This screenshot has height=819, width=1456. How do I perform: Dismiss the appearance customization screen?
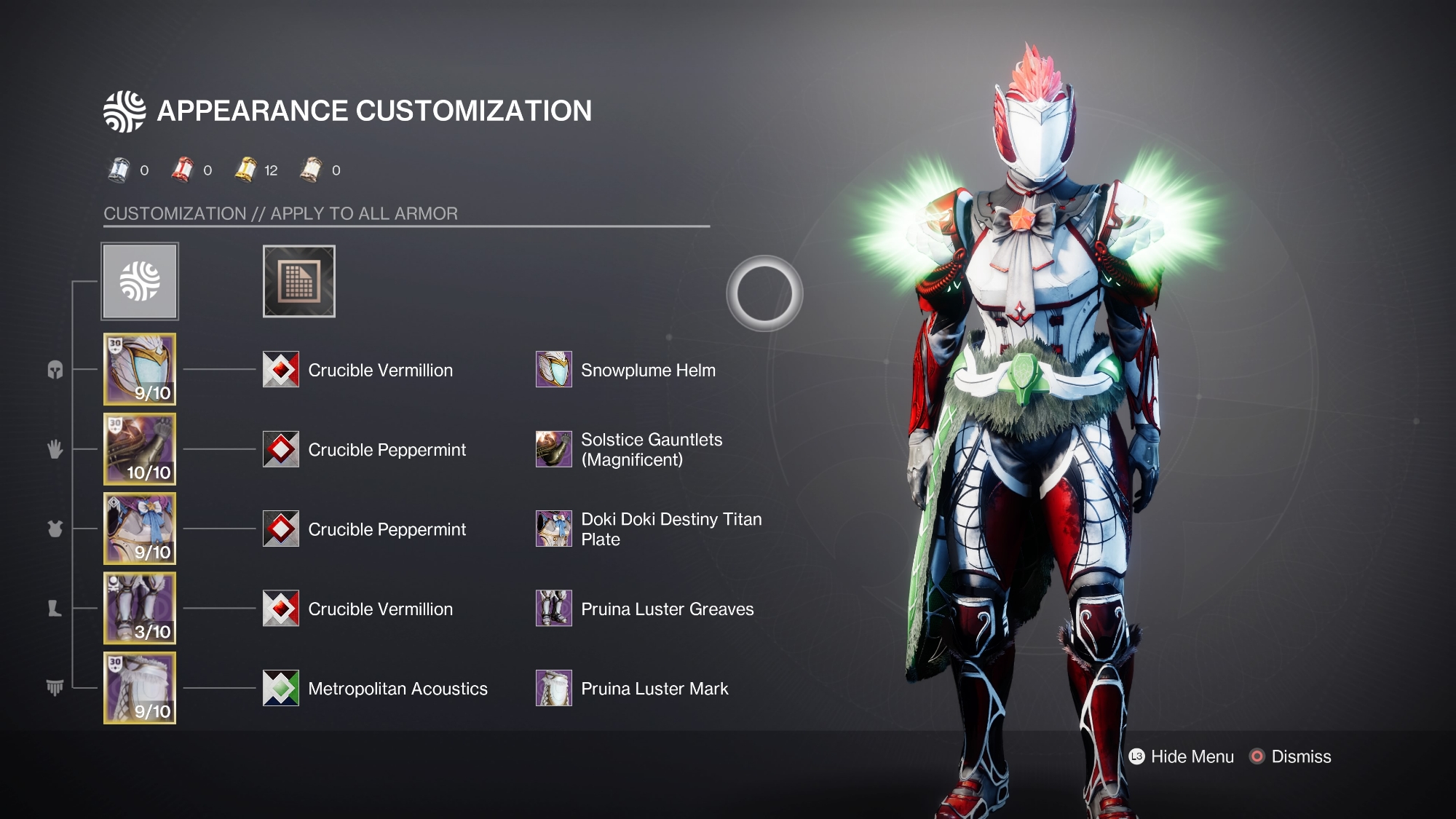(x=1291, y=756)
